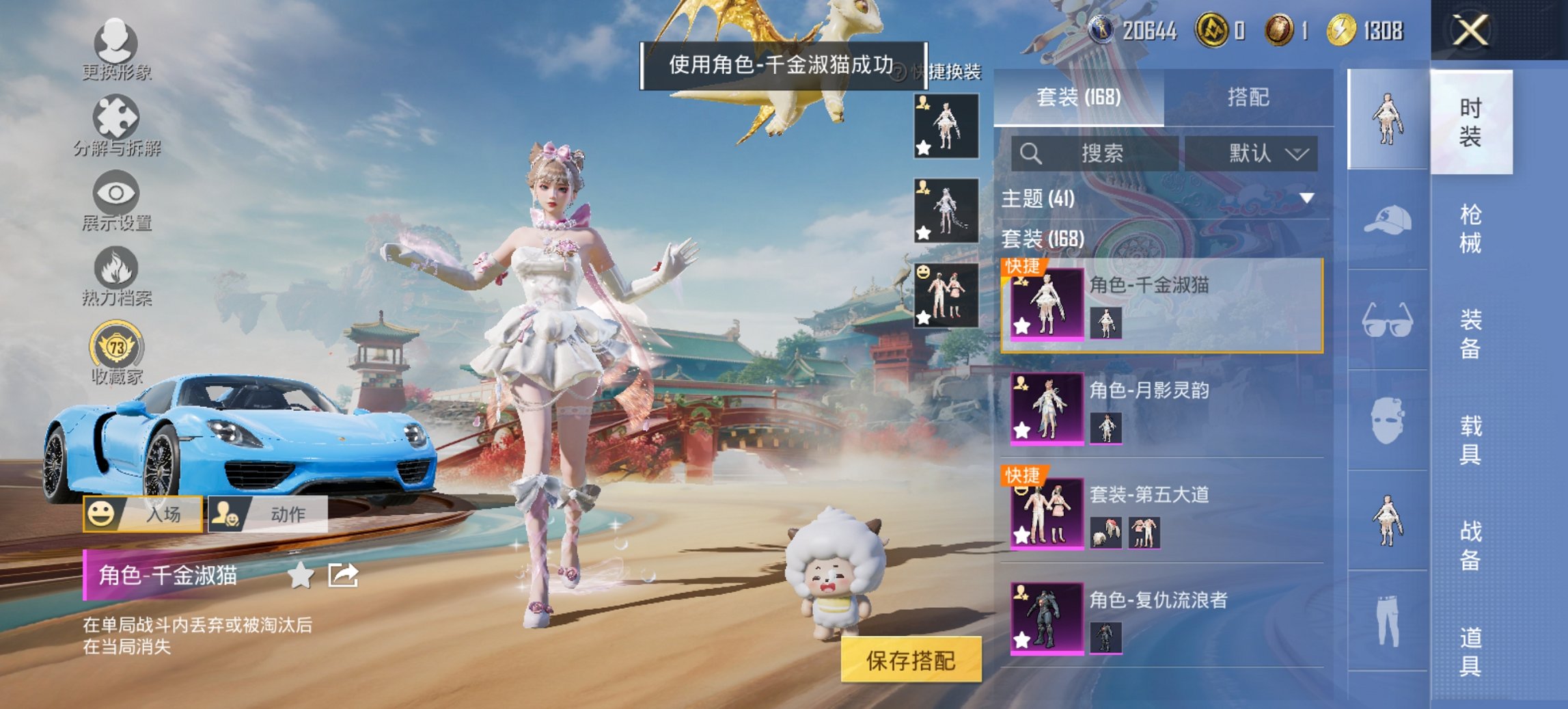Image resolution: width=1568 pixels, height=709 pixels.
Task: Open the 默认 sorting dropdown
Action: [1254, 153]
